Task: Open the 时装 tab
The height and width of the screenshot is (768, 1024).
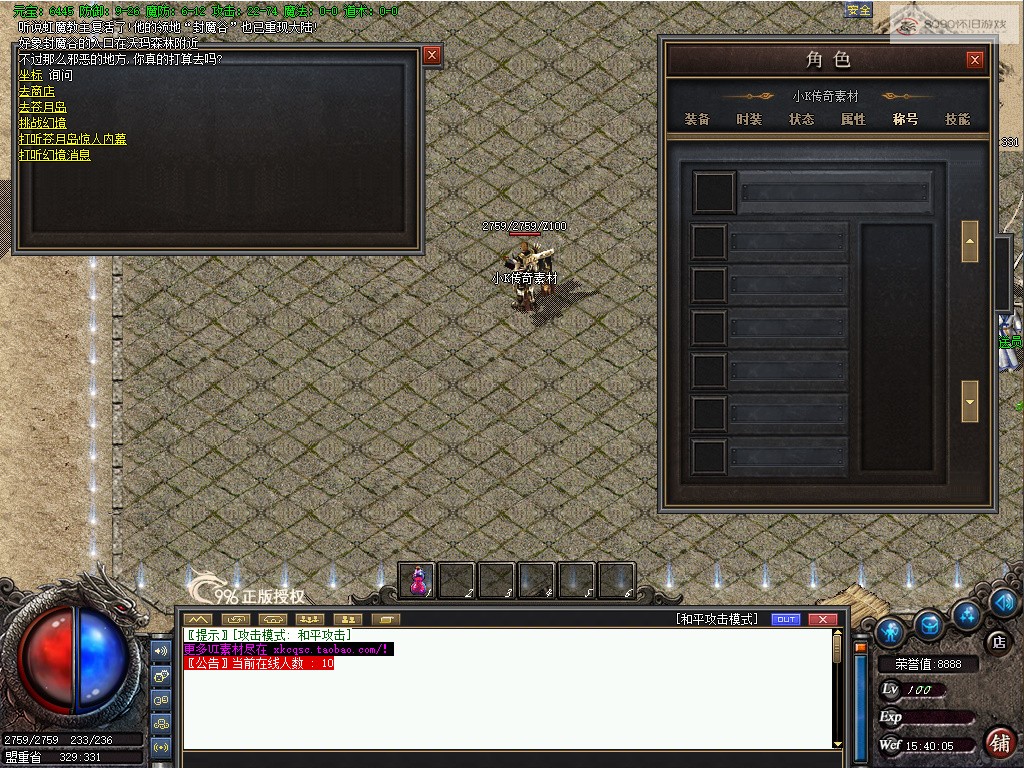Action: 749,119
